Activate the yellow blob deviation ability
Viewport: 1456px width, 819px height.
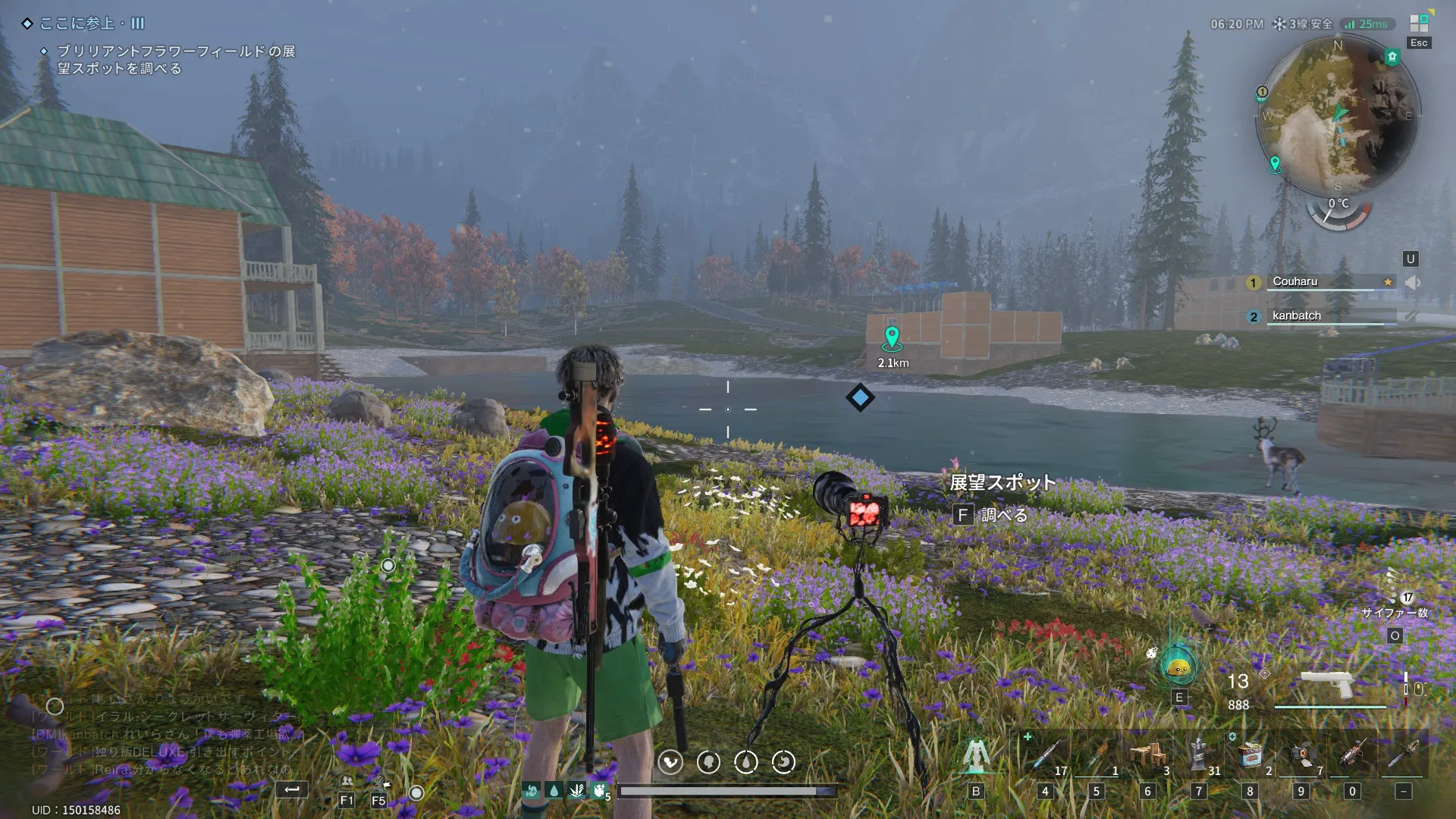pos(1178,667)
